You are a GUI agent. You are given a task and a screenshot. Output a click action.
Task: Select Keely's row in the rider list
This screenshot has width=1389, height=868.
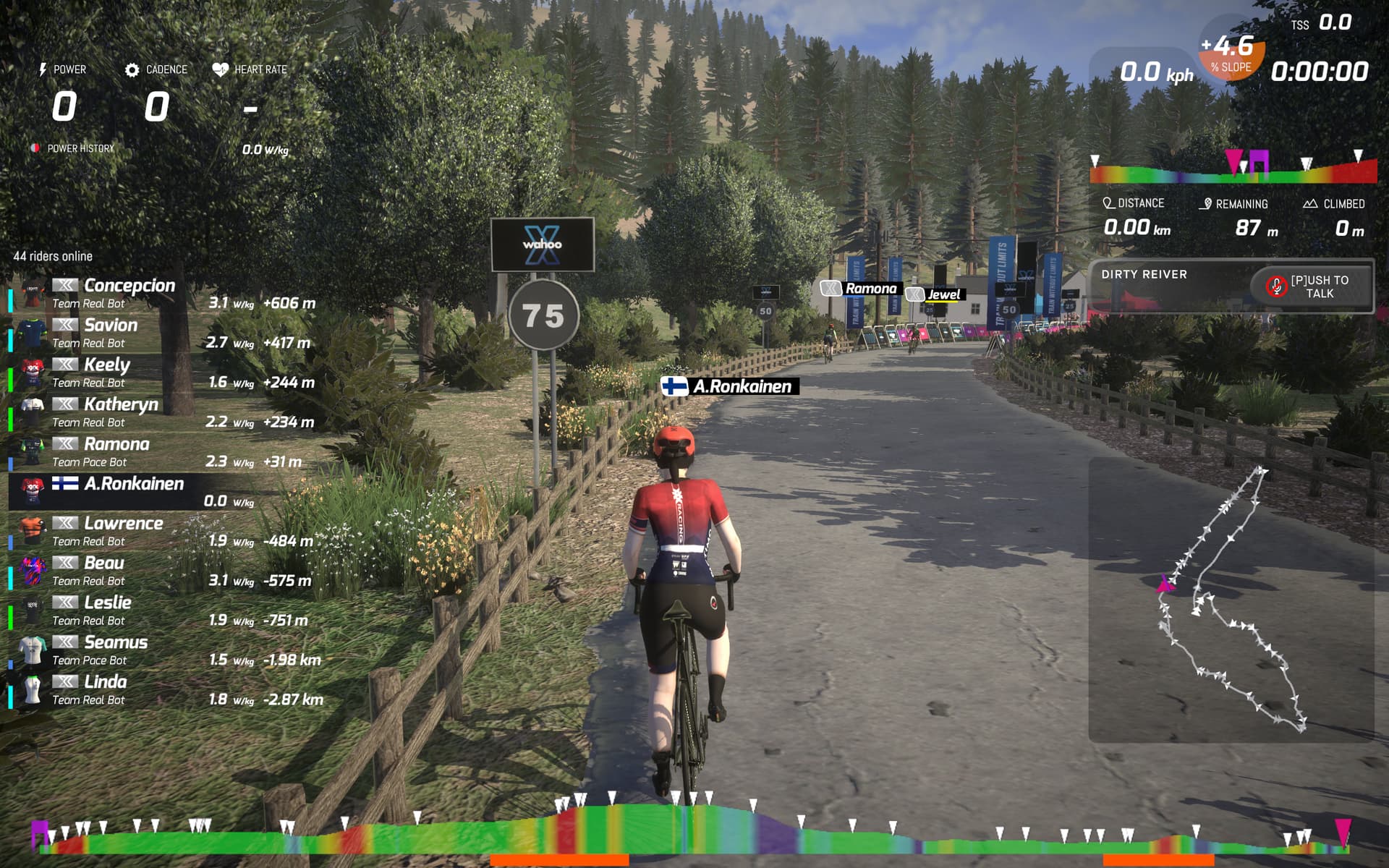pos(163,373)
